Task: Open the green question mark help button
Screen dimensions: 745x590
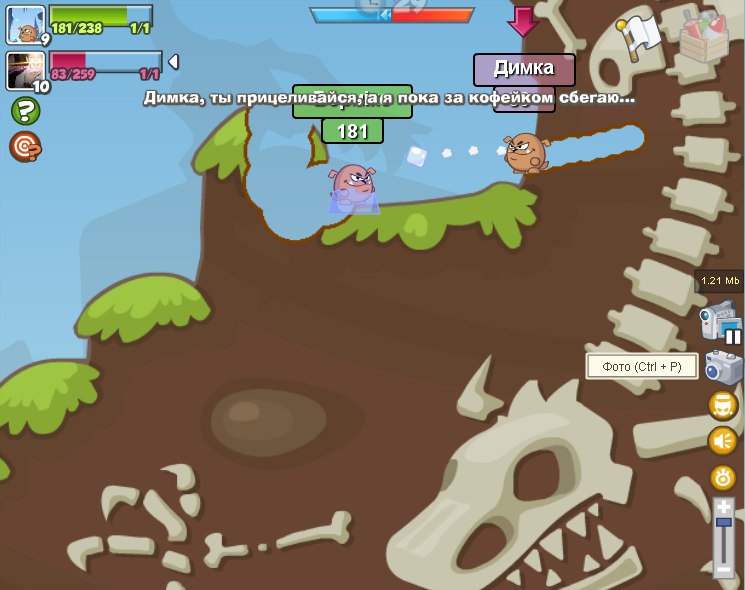Action: [25, 111]
